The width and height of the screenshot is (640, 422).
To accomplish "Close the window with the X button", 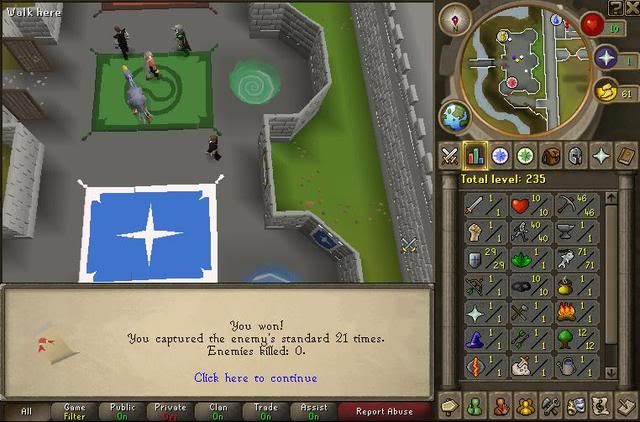I will coord(632,8).
